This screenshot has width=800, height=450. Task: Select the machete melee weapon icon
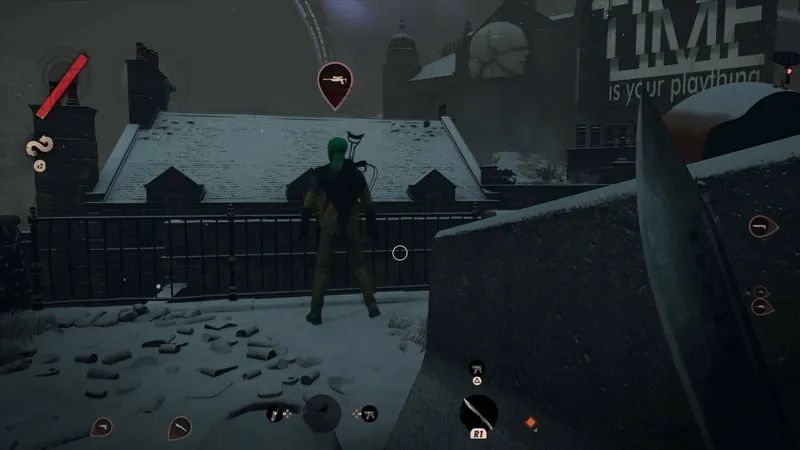point(478,411)
